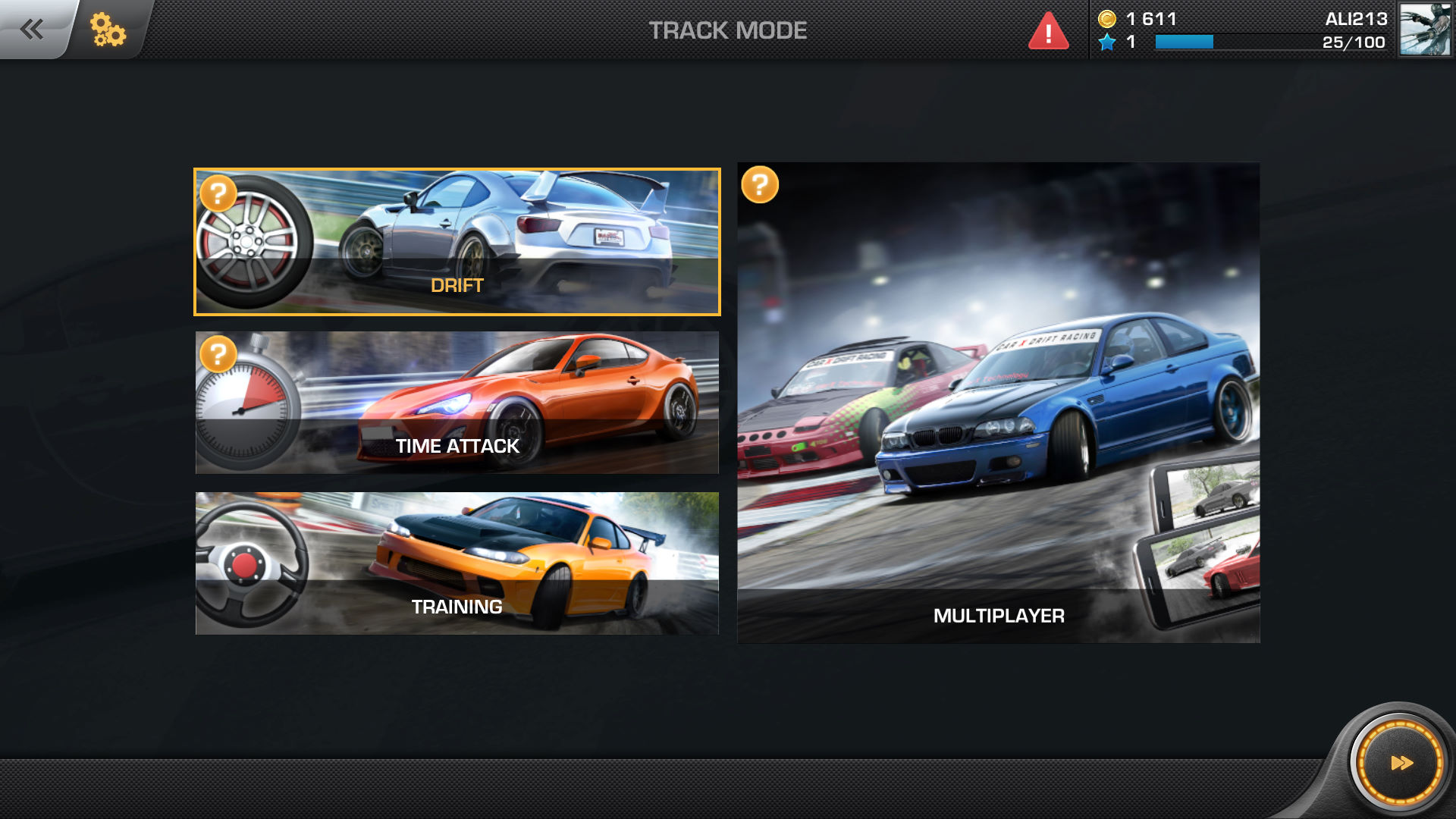The height and width of the screenshot is (819, 1456).
Task: Show help for Multiplayer mode
Action: [x=760, y=184]
